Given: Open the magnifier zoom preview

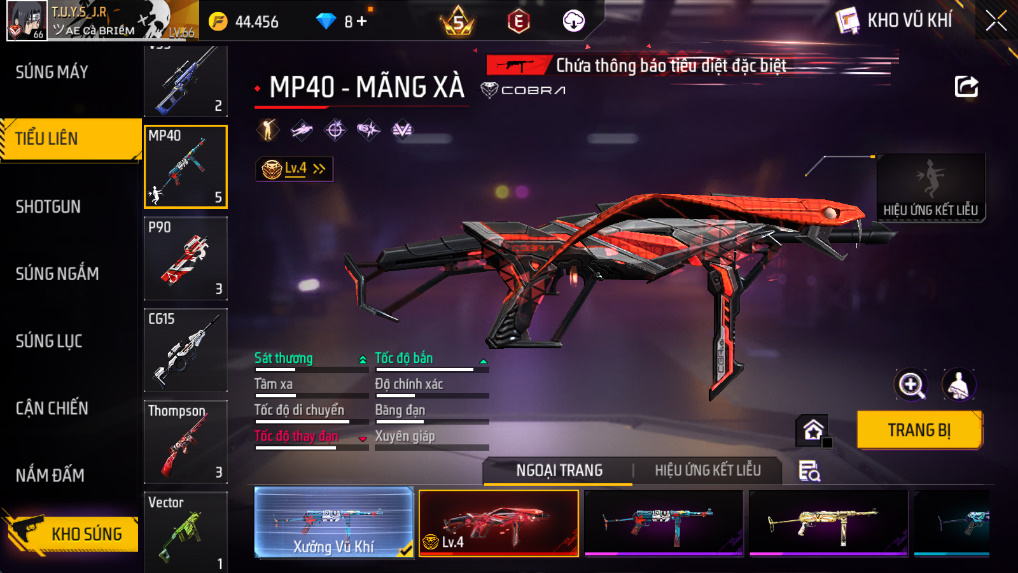Looking at the screenshot, I should 911,384.
